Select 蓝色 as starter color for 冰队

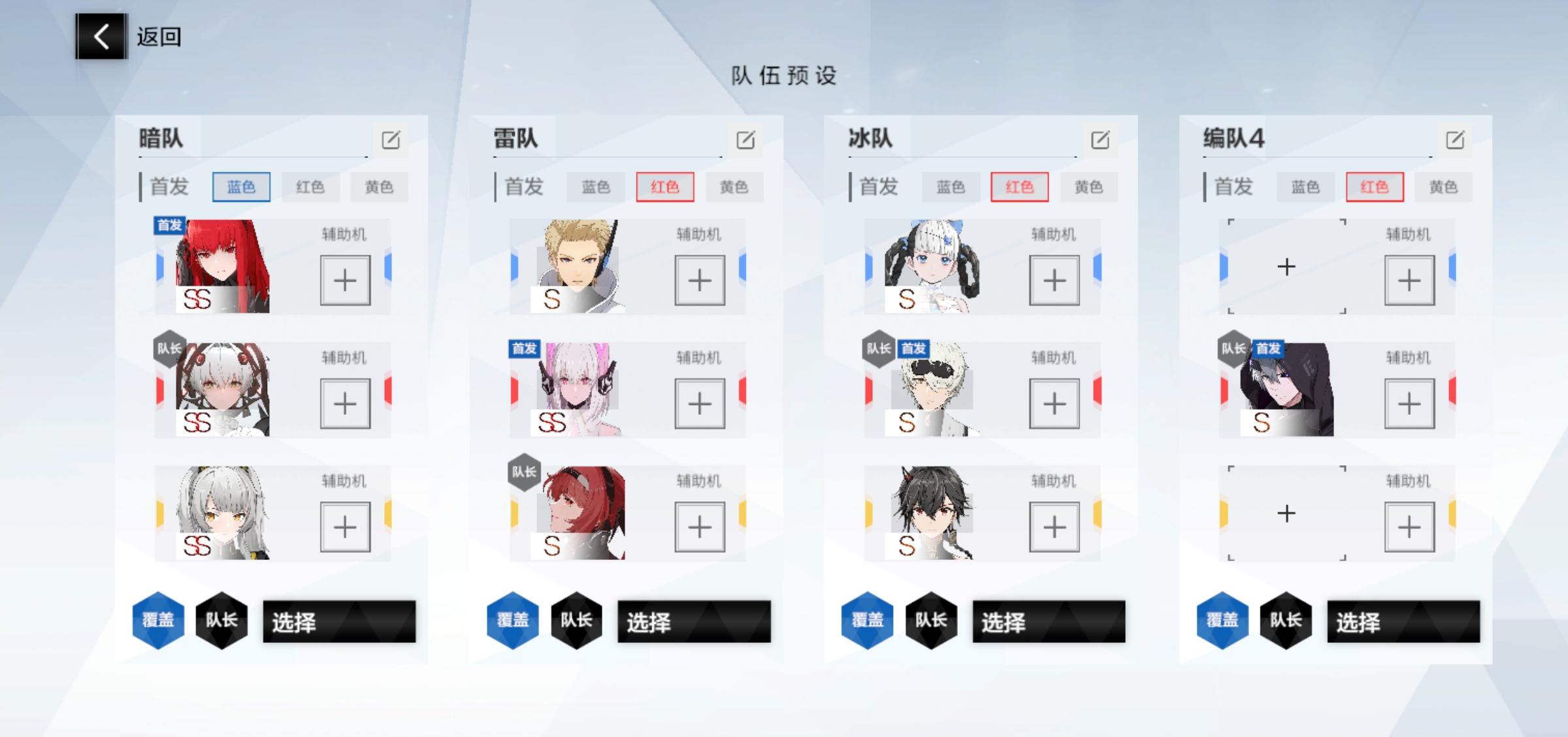click(x=950, y=187)
